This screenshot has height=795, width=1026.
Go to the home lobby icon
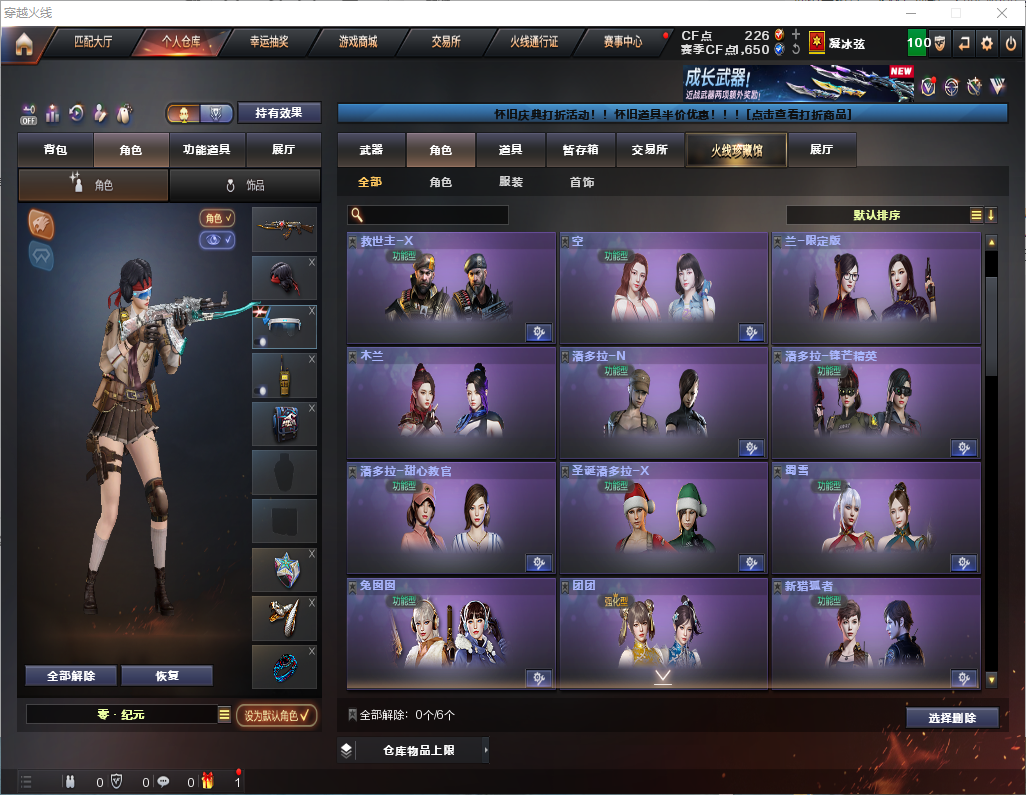pyautogui.click(x=23, y=43)
